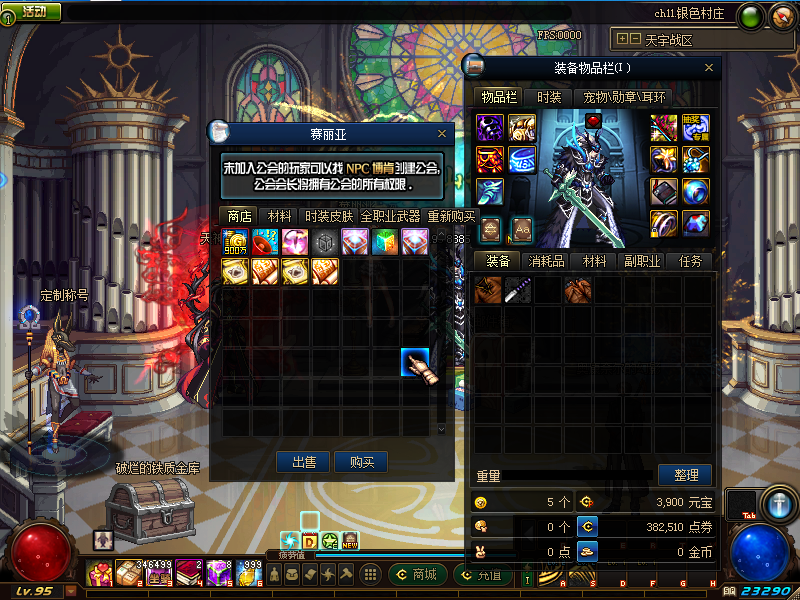Image resolution: width=800 pixels, height=600 pixels.
Task: Click the 购买 (buy) button
Action: click(x=361, y=462)
